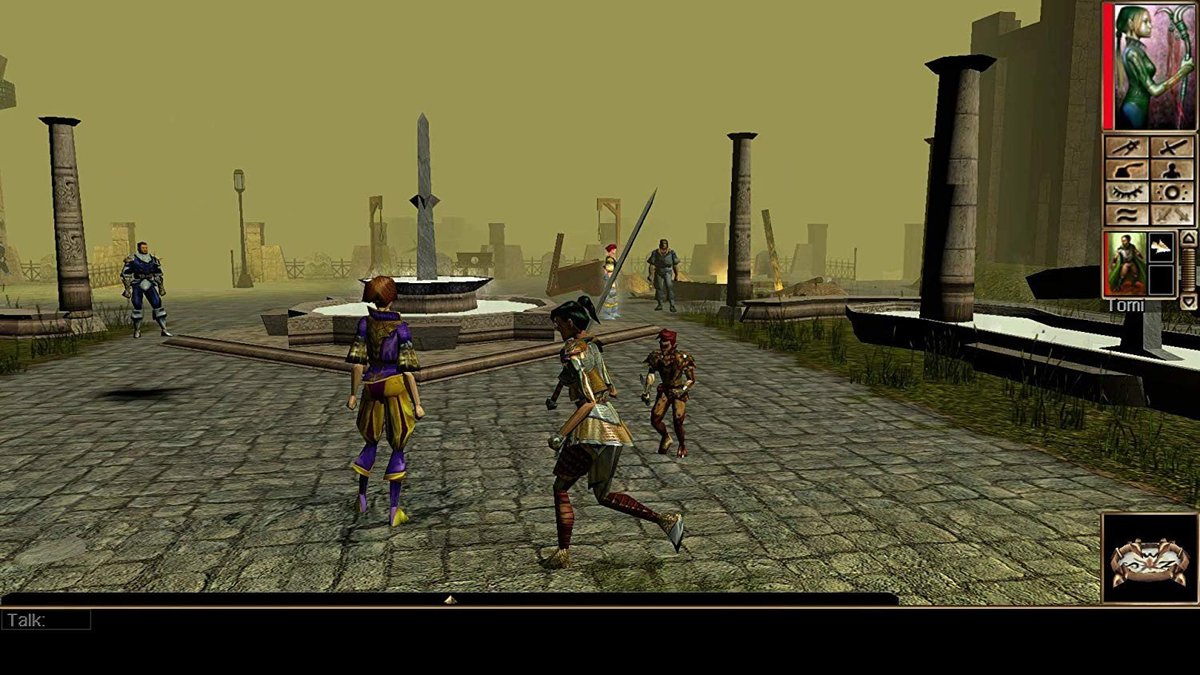Click the pointing hand icon button
1200x675 pixels.
tap(1127, 170)
